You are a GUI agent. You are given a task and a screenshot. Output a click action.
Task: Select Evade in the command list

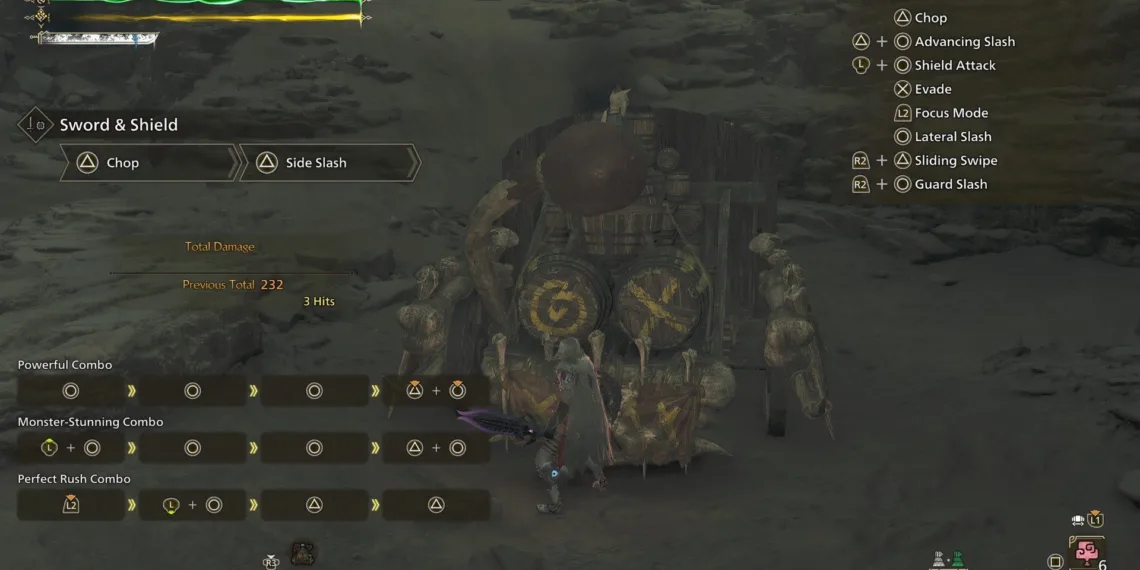point(932,89)
